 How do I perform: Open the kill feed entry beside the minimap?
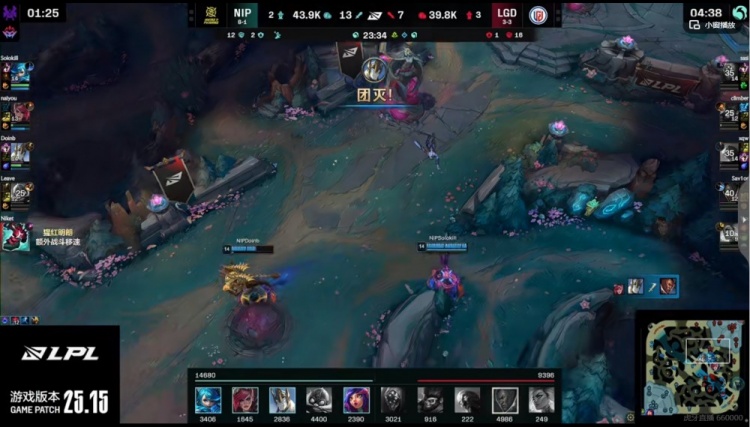point(648,287)
